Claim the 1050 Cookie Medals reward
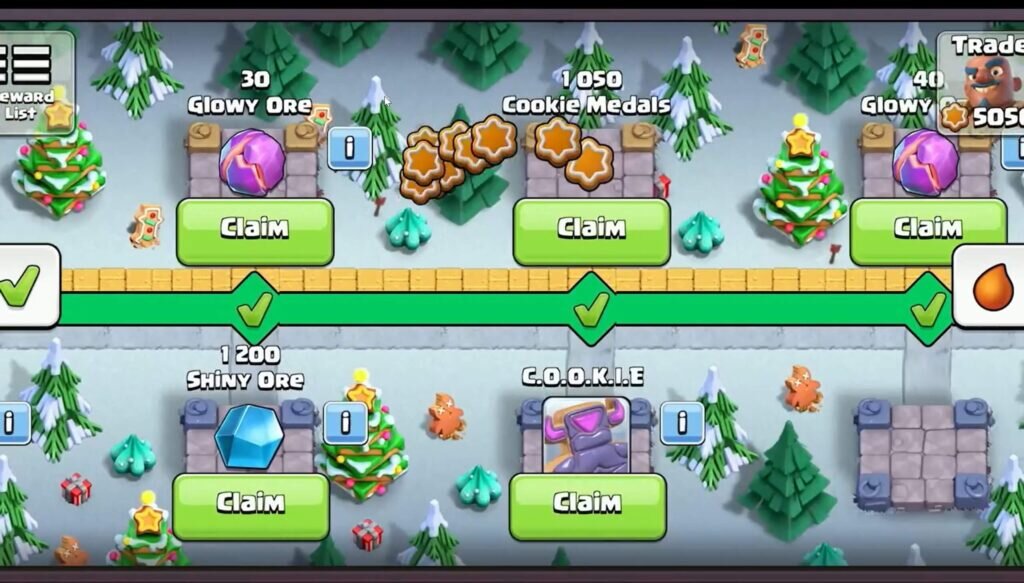Screen dimensions: 1024x583 591,230
